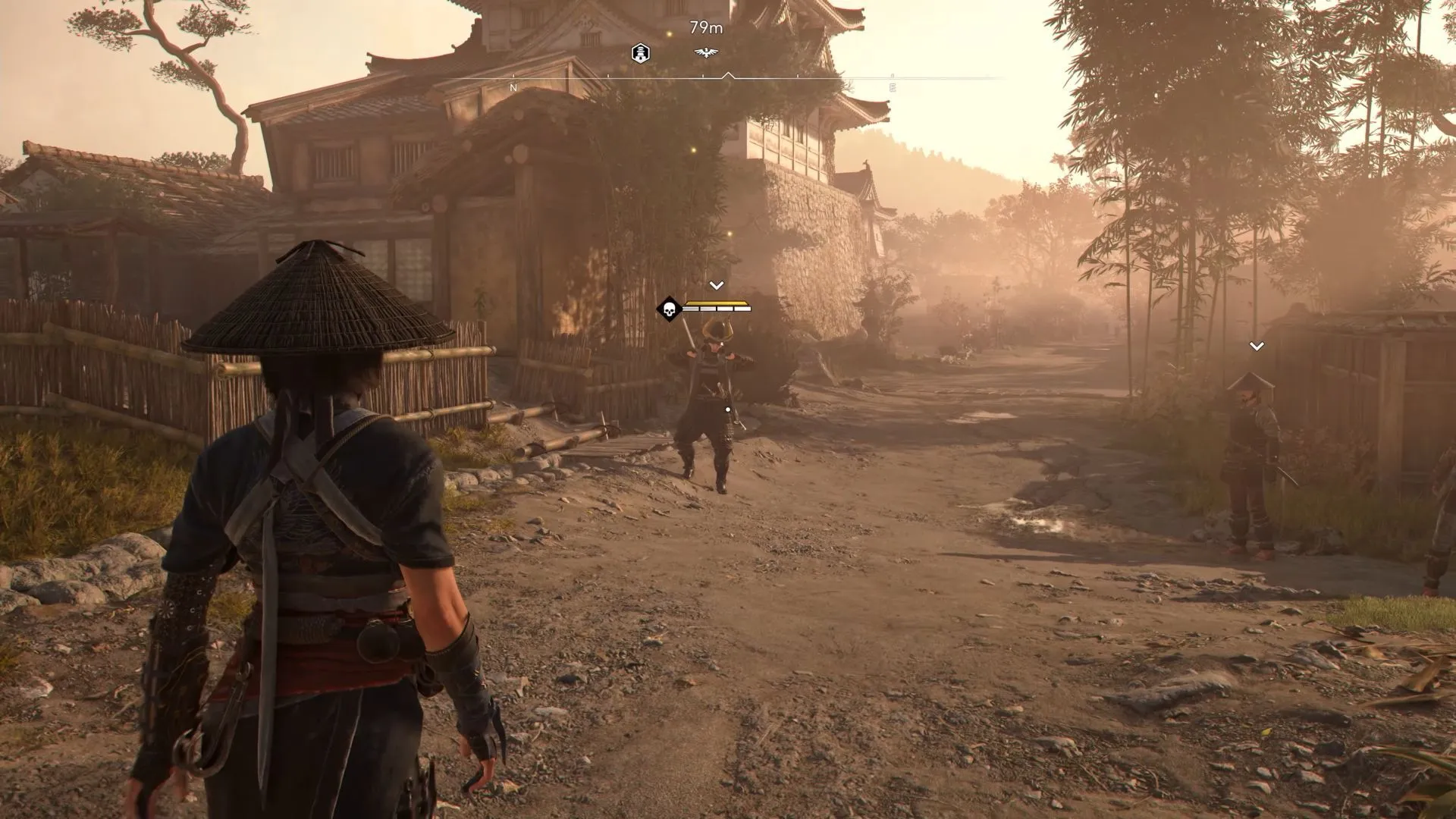Select the white eagle quest marker icon
The width and height of the screenshot is (1456, 819).
(707, 52)
